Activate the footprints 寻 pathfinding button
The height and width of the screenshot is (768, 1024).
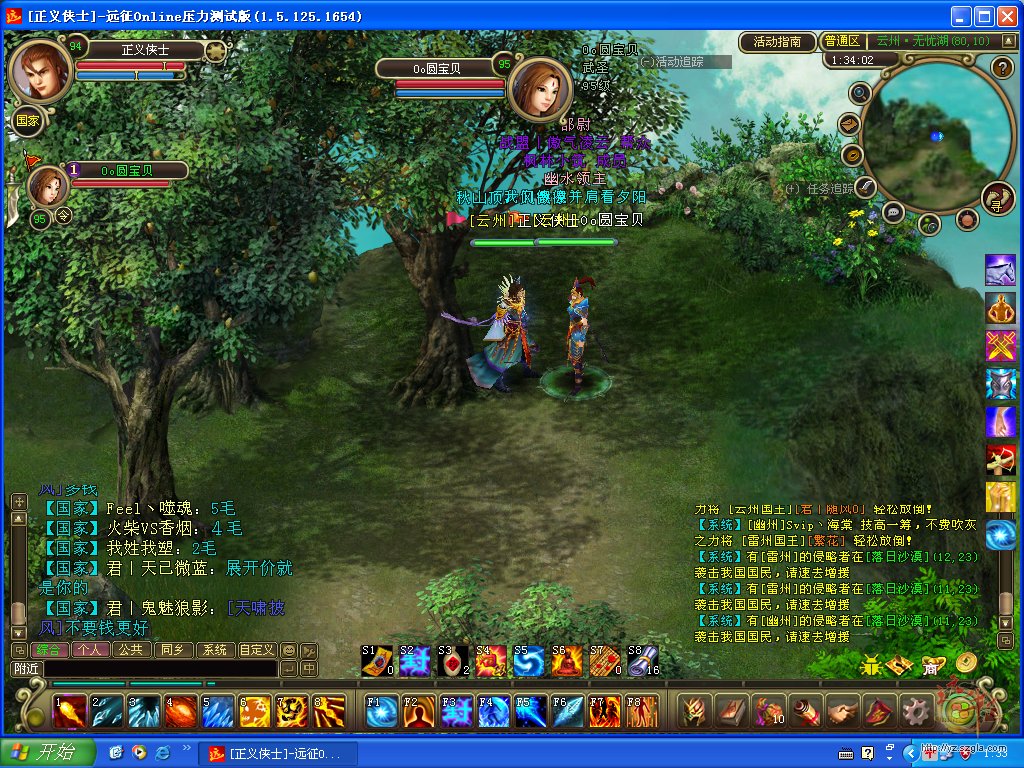997,198
